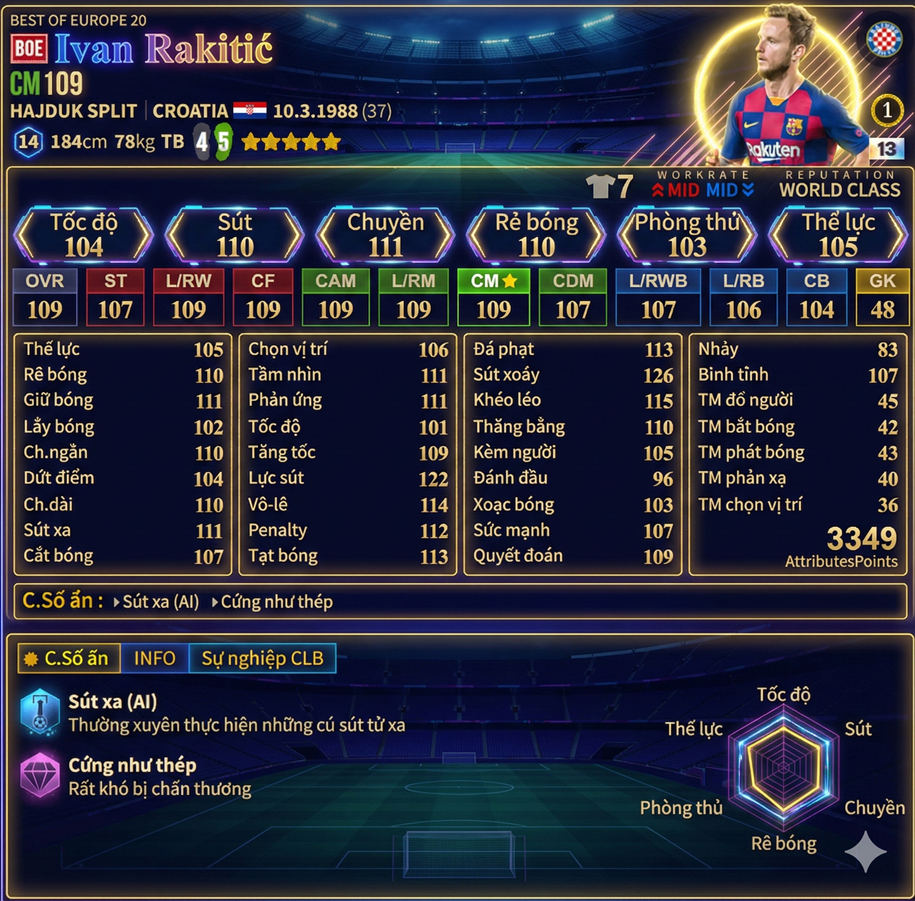Click the Sút xa (AI) trait icon

click(x=40, y=712)
